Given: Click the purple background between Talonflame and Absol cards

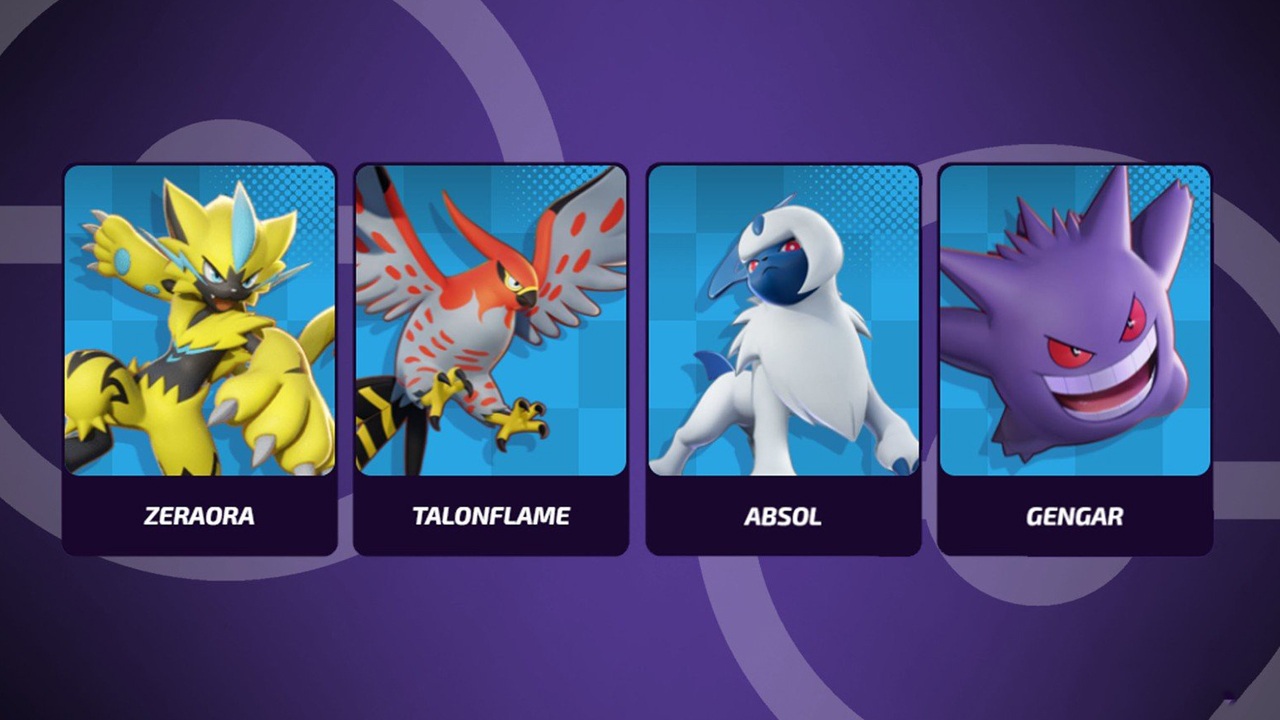Looking at the screenshot, I should (x=637, y=350).
